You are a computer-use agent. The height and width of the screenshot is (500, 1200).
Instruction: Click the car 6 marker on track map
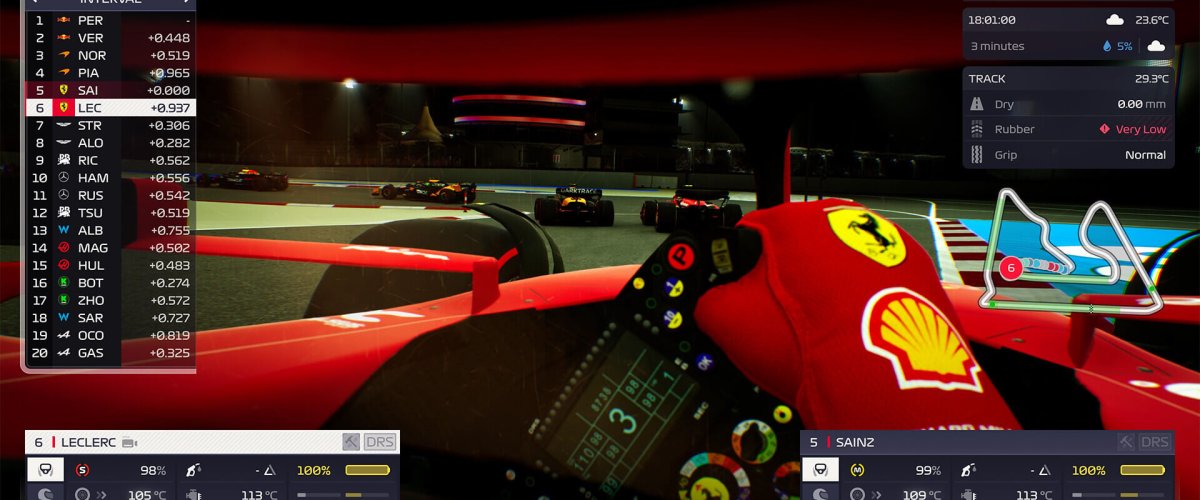click(1010, 268)
